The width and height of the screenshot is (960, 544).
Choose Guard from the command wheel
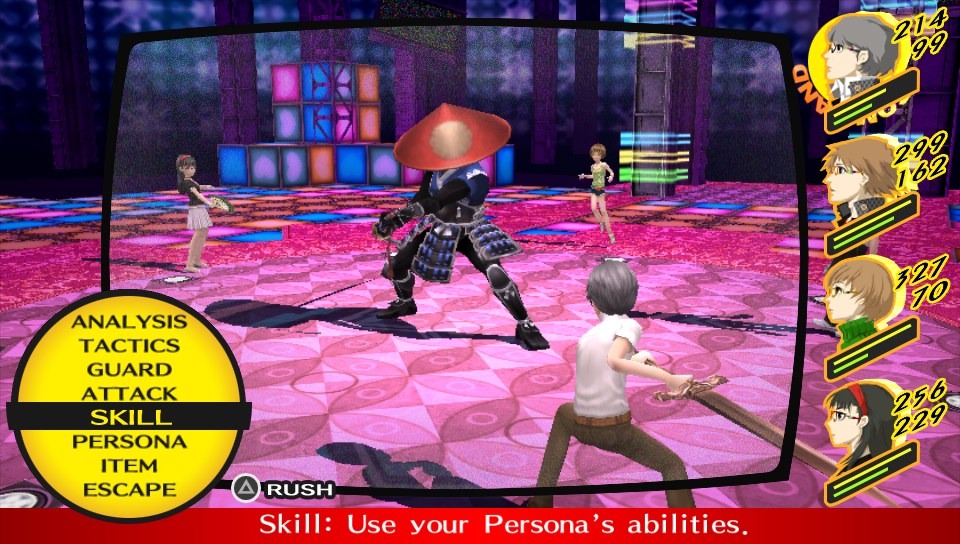click(x=129, y=370)
